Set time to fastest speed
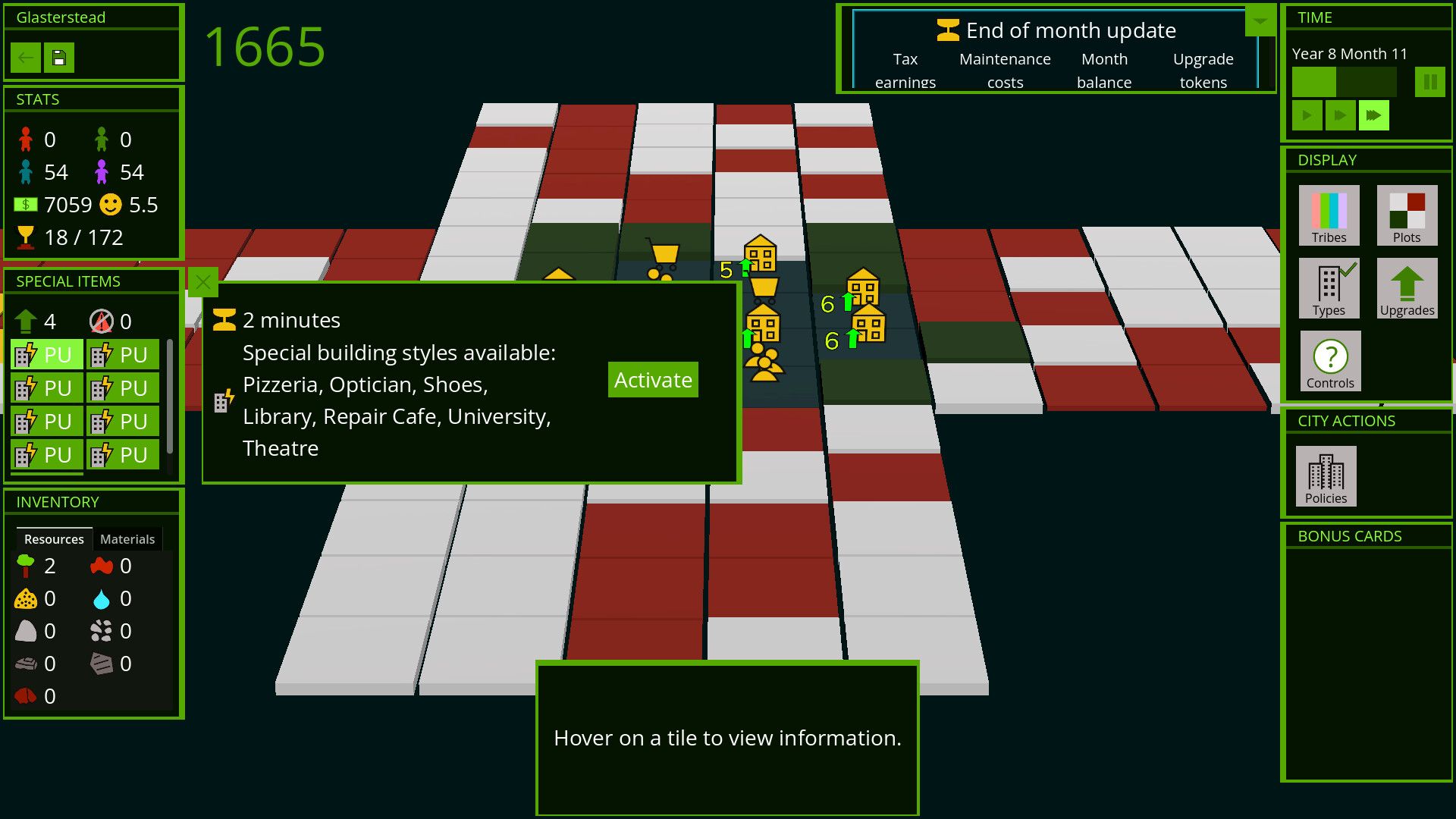Image resolution: width=1456 pixels, height=819 pixels. [1373, 116]
